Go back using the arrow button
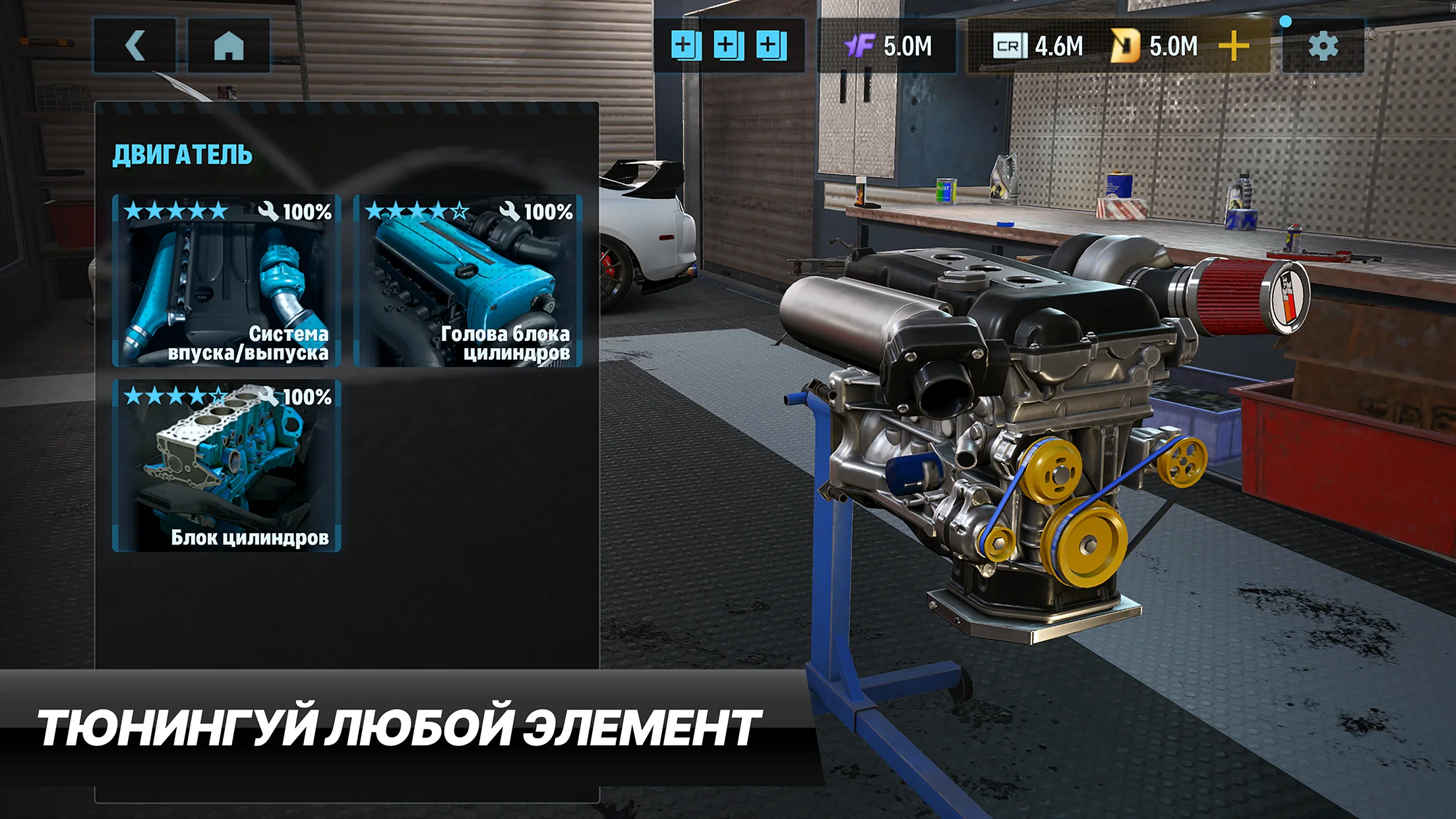Viewport: 1456px width, 819px height. click(135, 46)
